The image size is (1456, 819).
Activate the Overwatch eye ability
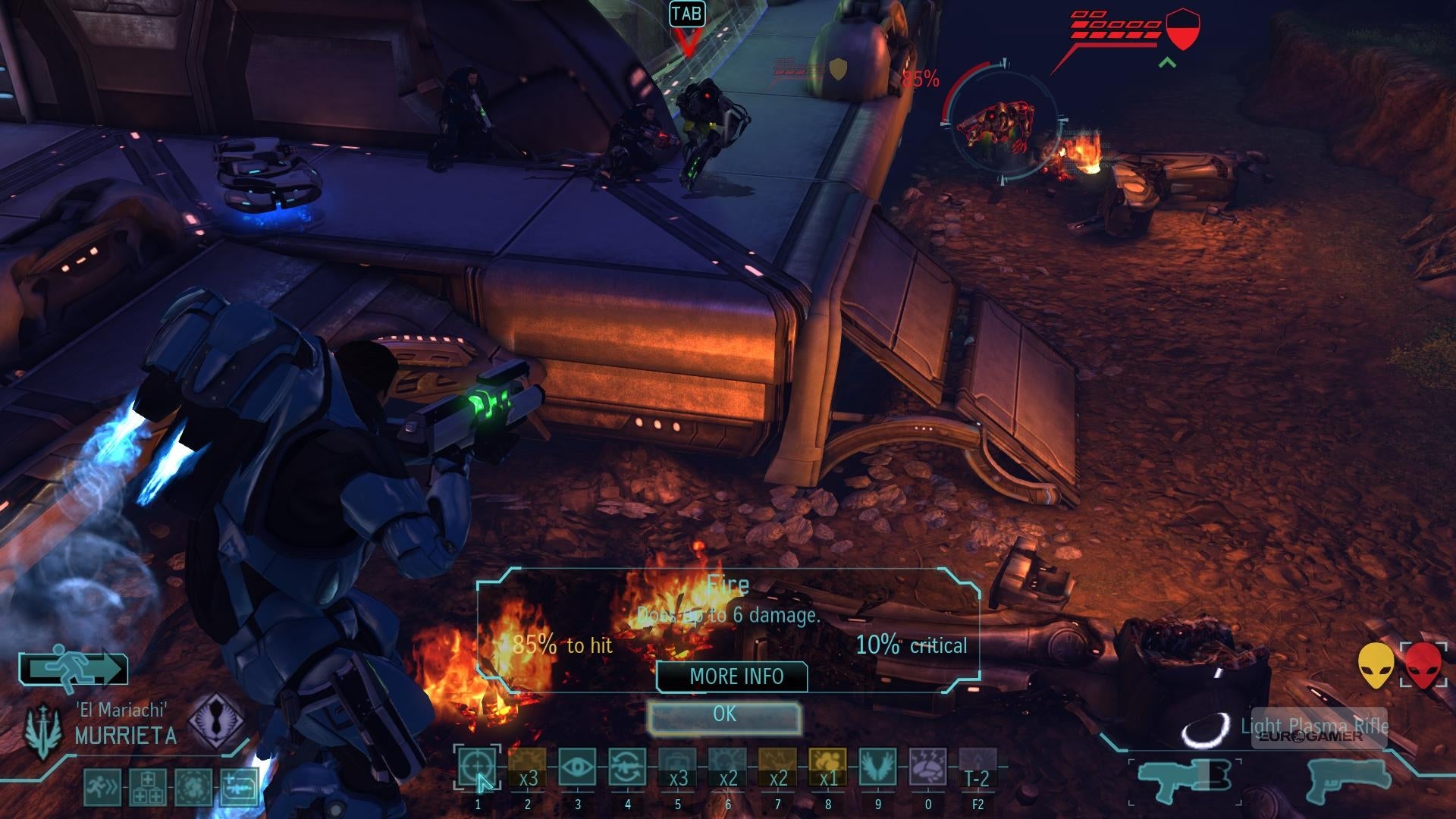click(x=577, y=767)
